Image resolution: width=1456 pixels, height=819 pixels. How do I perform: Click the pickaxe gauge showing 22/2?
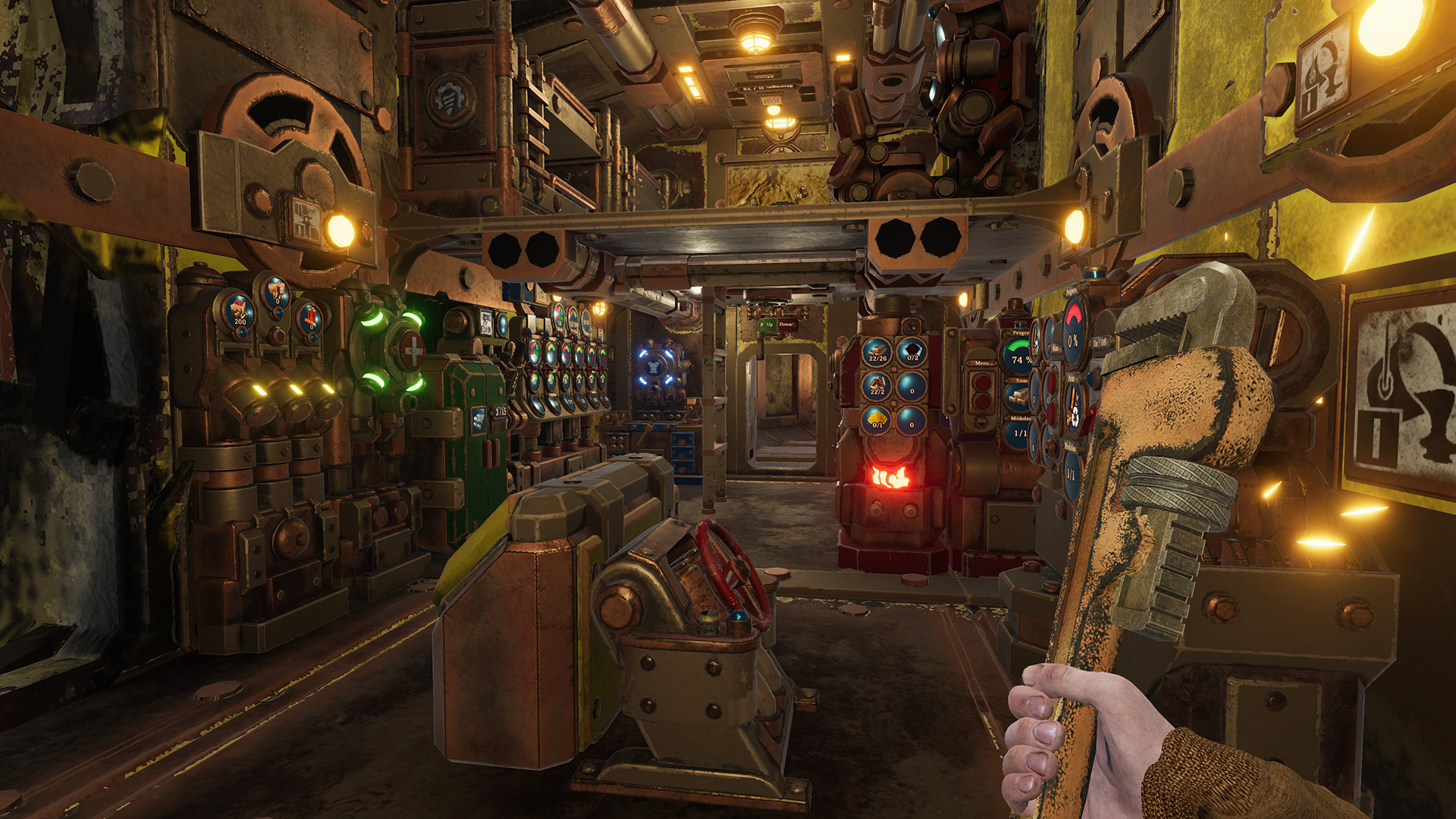877,388
